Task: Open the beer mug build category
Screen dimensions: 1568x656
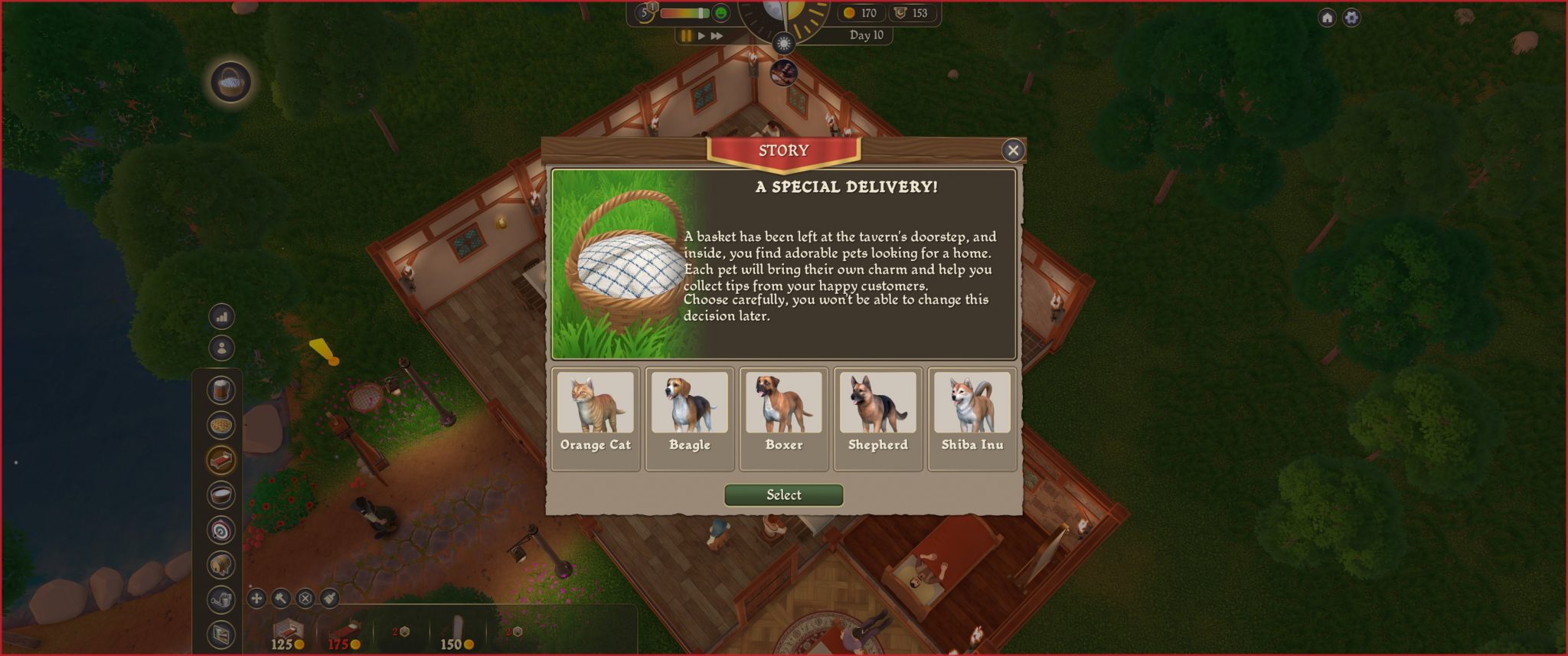Action: [221, 390]
